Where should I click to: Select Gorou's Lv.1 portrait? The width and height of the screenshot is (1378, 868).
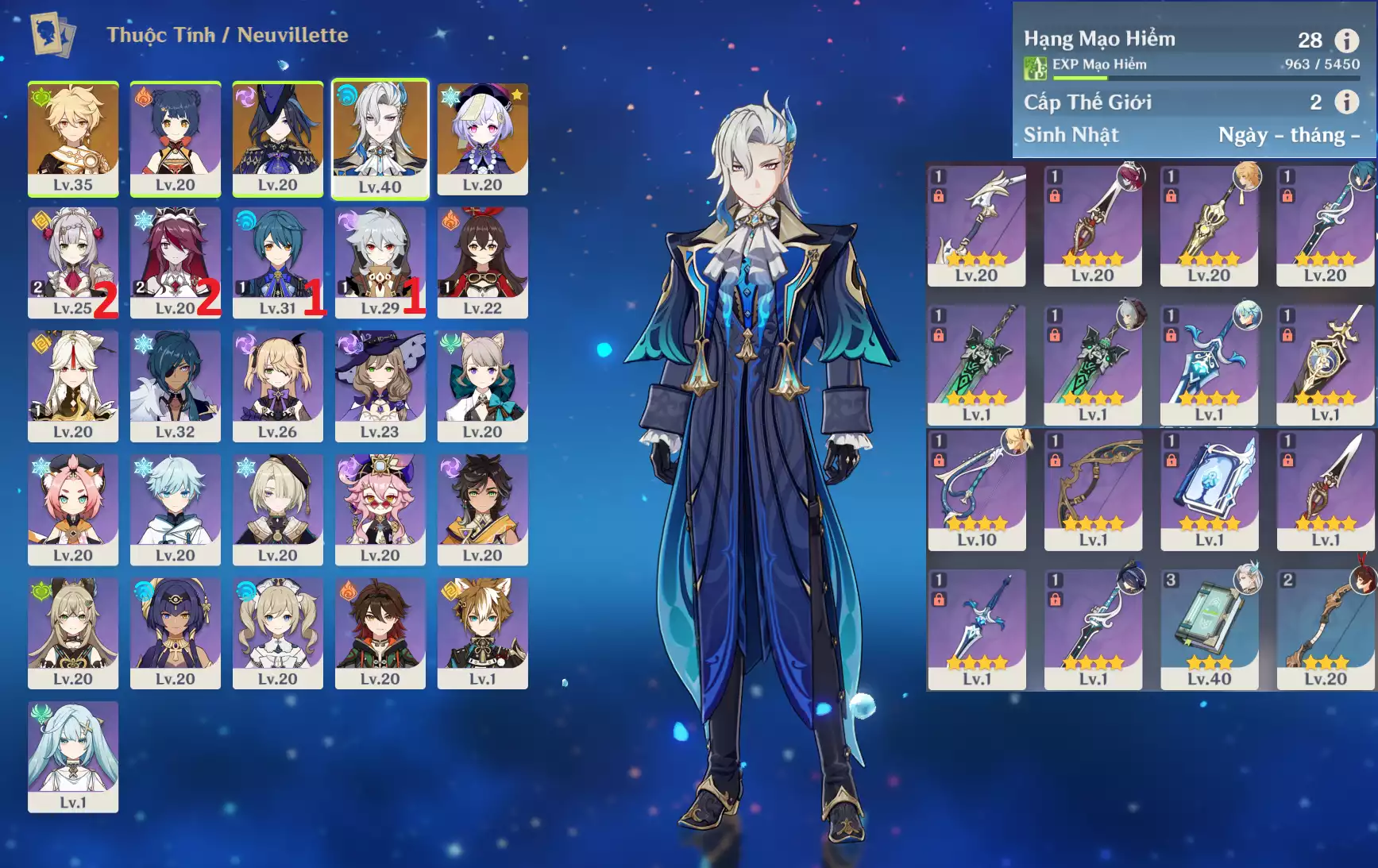click(x=482, y=632)
